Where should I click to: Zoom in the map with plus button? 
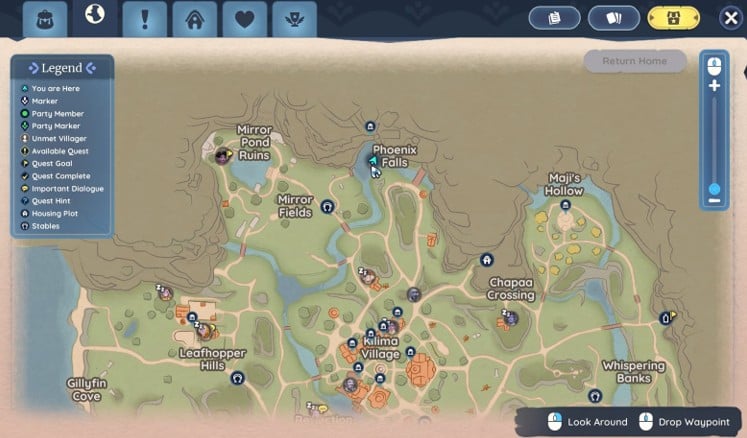[714, 86]
